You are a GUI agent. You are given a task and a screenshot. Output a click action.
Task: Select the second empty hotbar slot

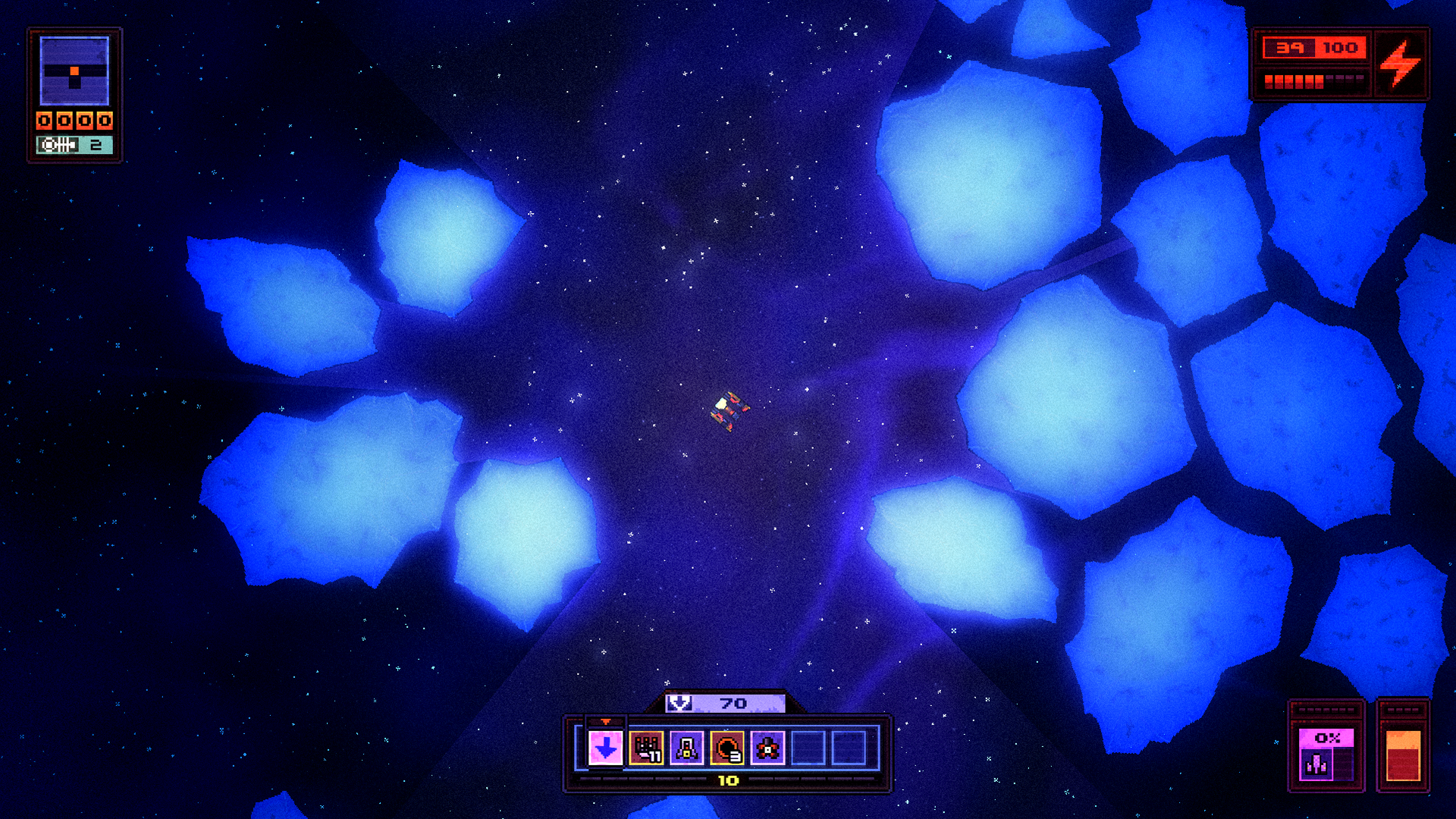pos(847,748)
